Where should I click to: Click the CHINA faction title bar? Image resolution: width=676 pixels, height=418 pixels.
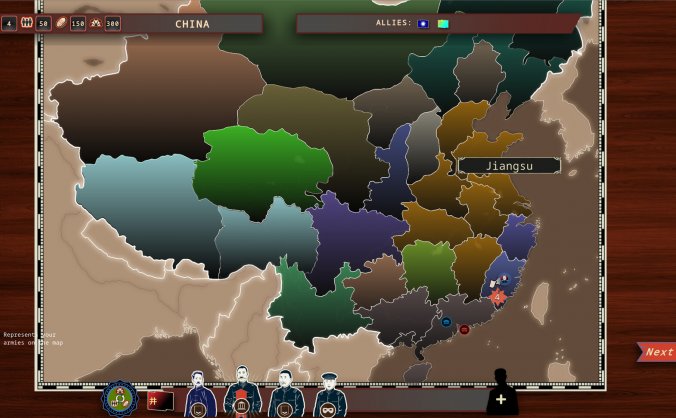tap(192, 23)
